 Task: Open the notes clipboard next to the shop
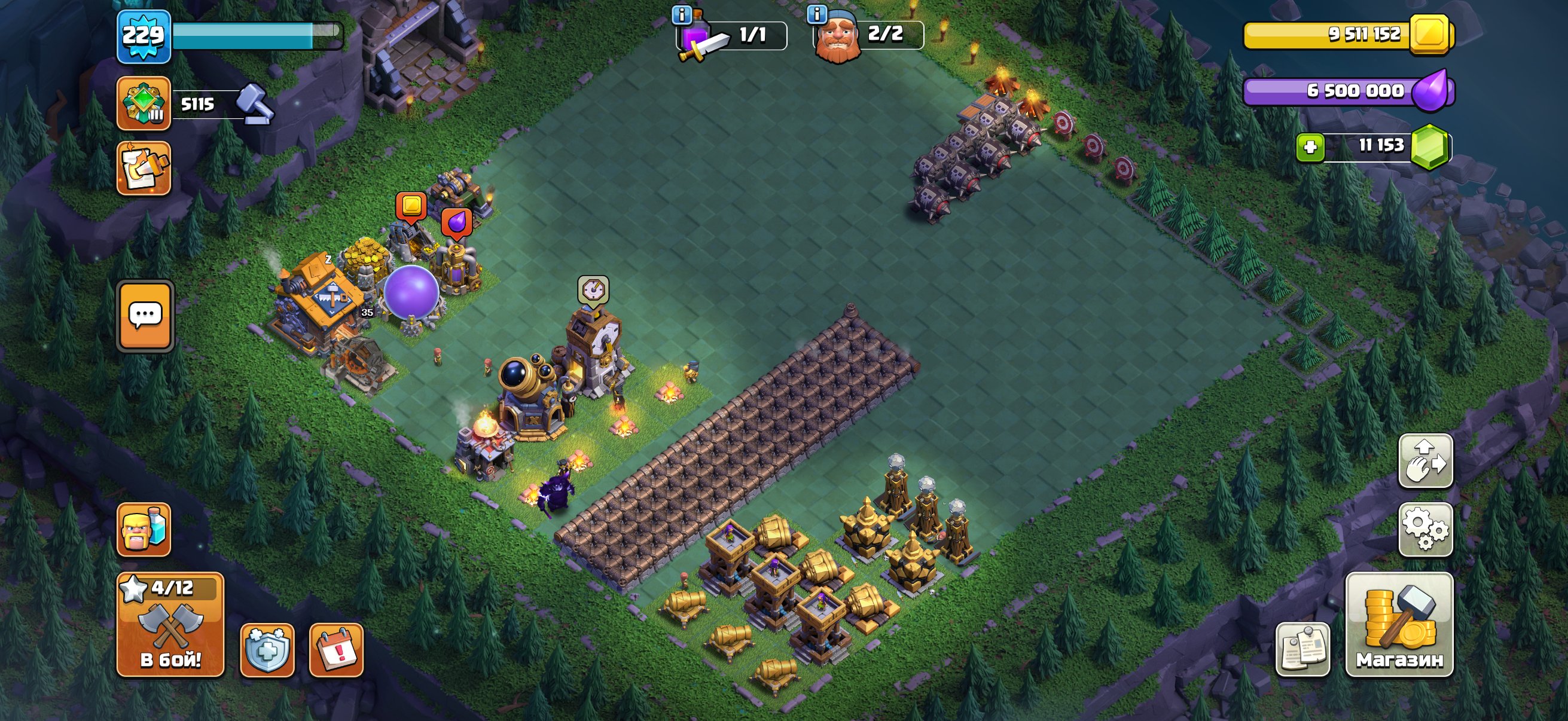1302,649
